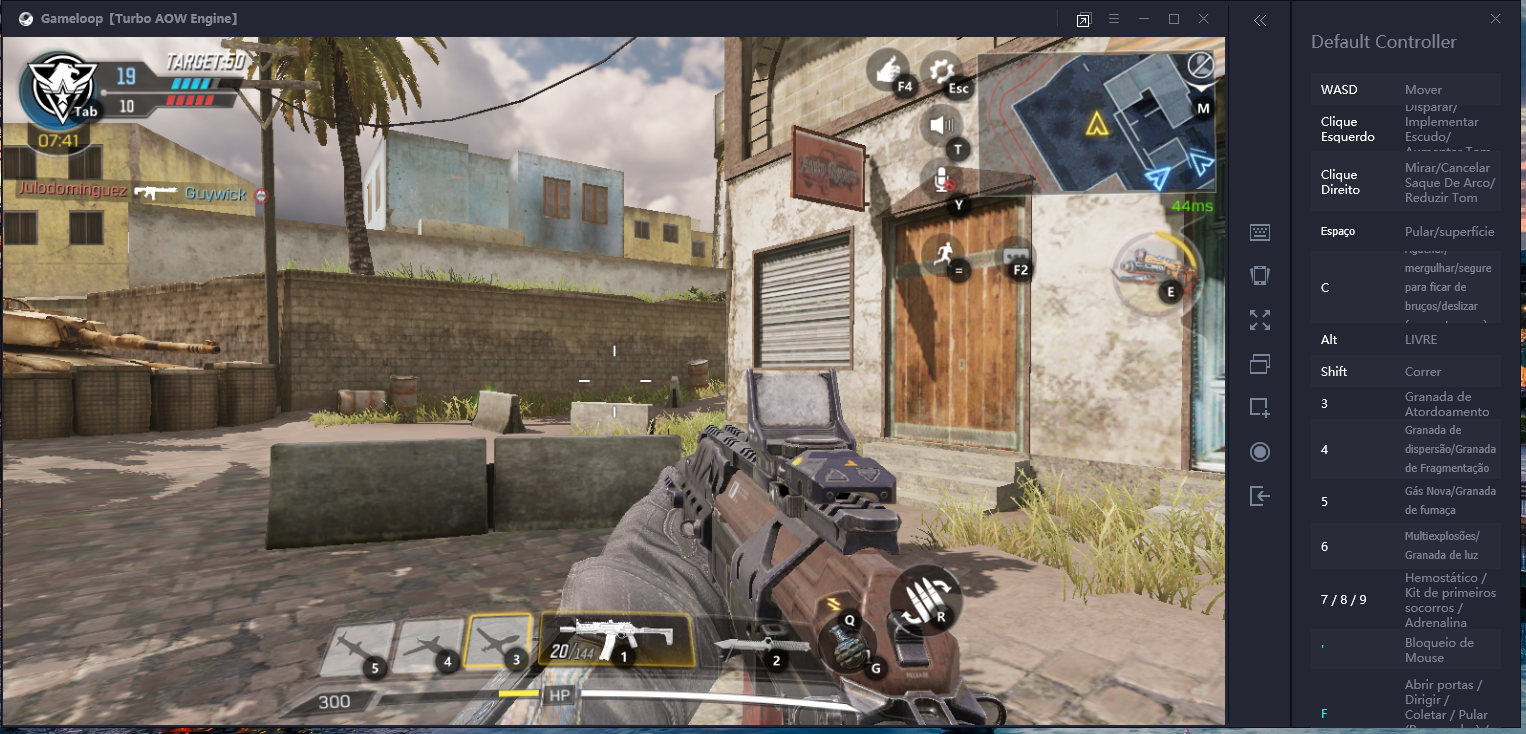Open the keyboard mapping icon in sidebar
This screenshot has height=734, width=1526.
tap(1260, 232)
